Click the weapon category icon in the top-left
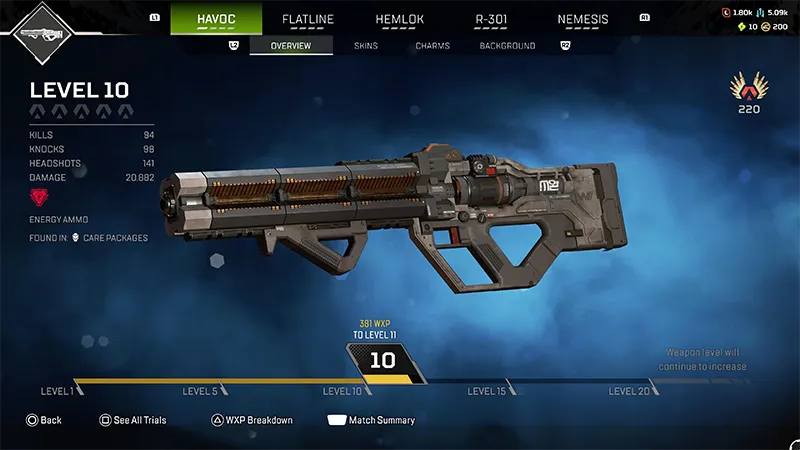800x450 pixels. point(38,33)
